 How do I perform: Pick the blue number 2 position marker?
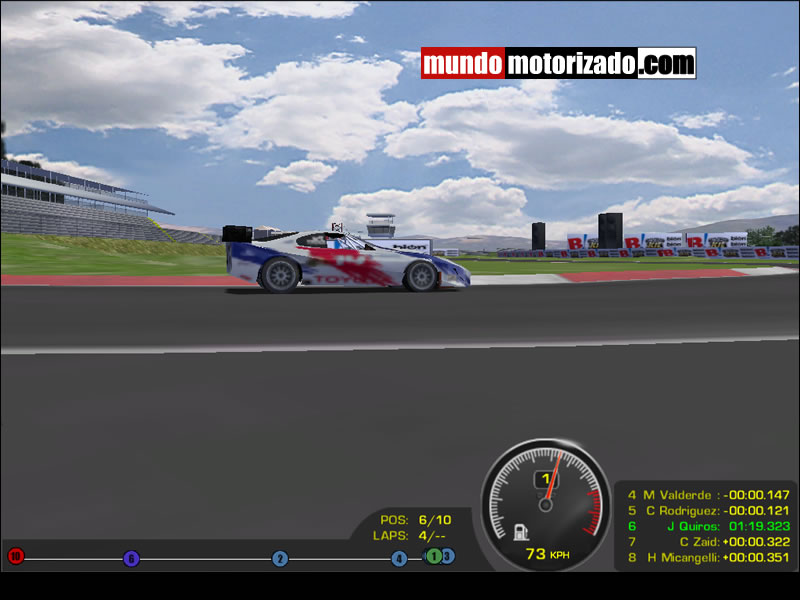pos(280,559)
